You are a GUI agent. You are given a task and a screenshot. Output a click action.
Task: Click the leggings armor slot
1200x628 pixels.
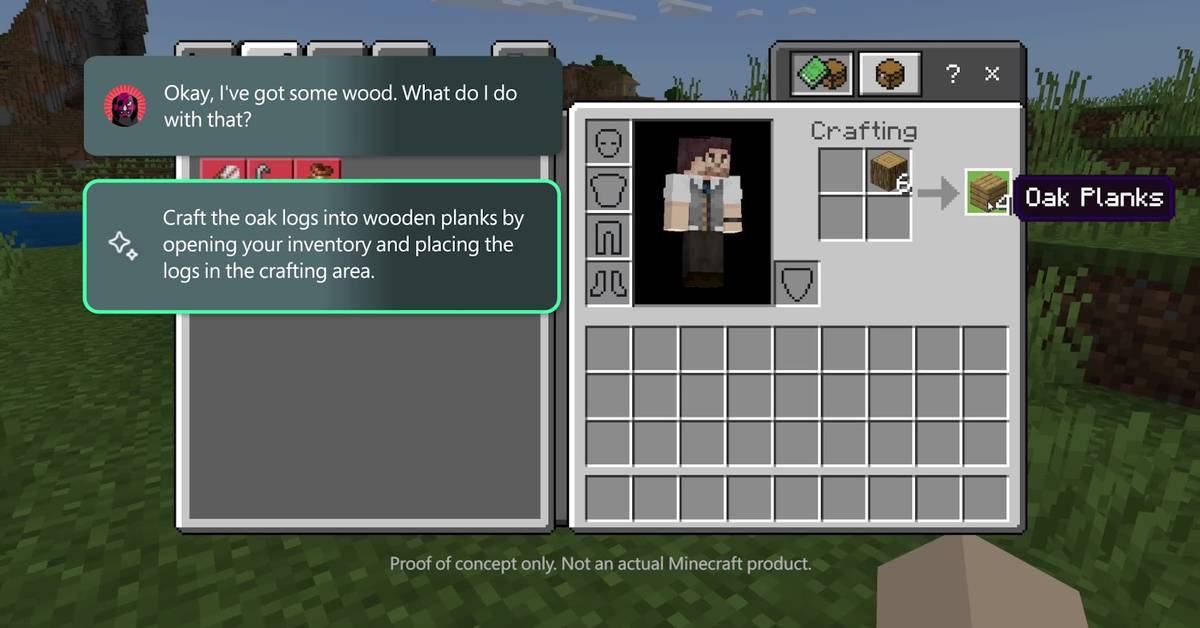coord(609,236)
